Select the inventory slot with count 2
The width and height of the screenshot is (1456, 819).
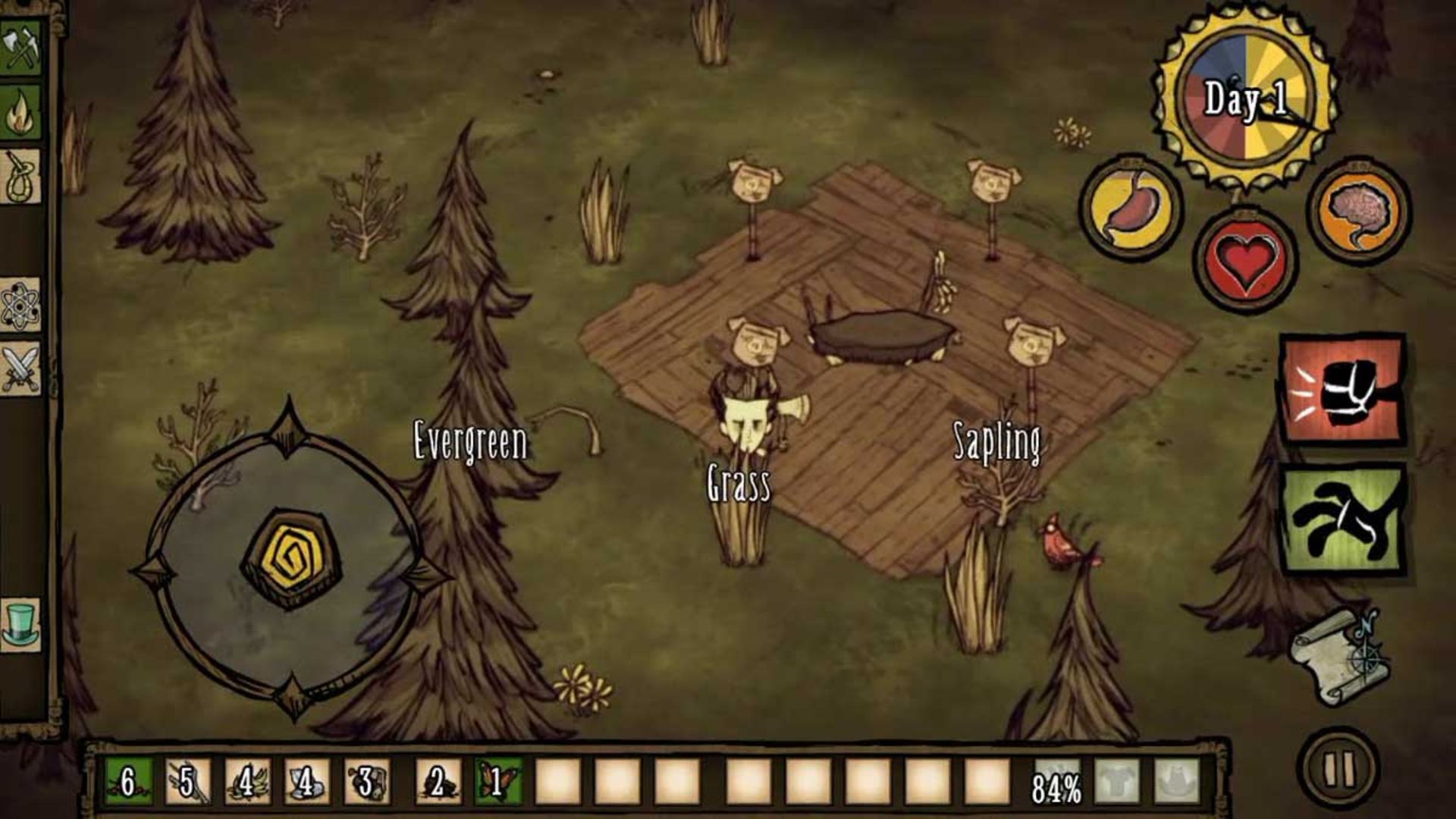tap(438, 781)
